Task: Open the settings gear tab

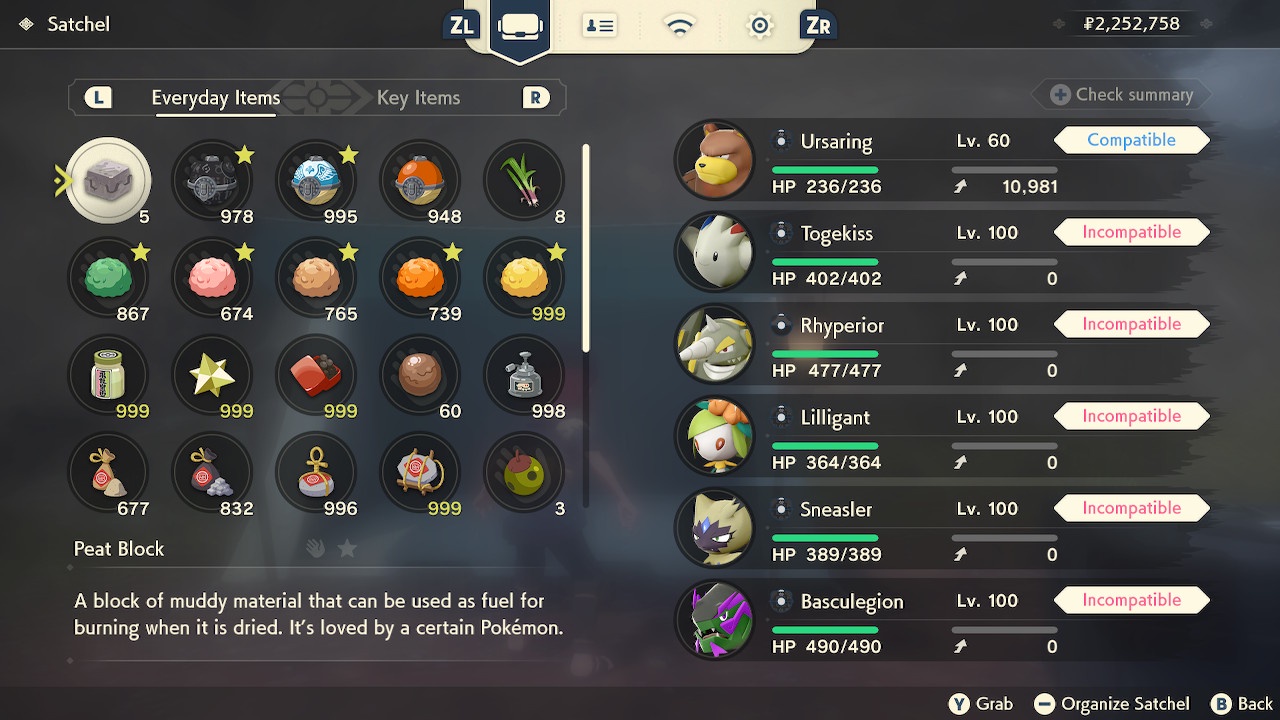Action: coord(760,26)
